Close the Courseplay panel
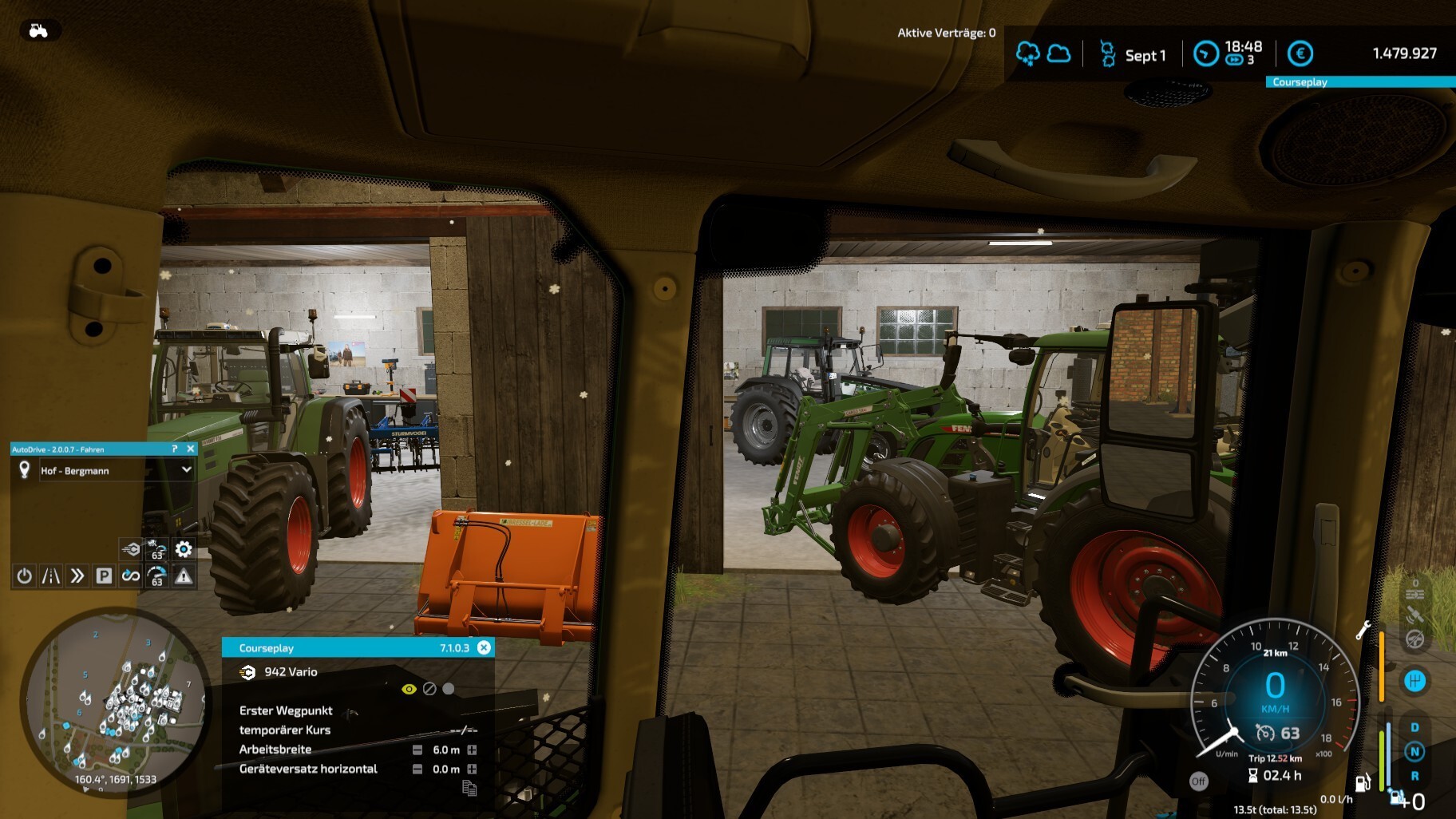This screenshot has height=819, width=1456. [x=484, y=647]
